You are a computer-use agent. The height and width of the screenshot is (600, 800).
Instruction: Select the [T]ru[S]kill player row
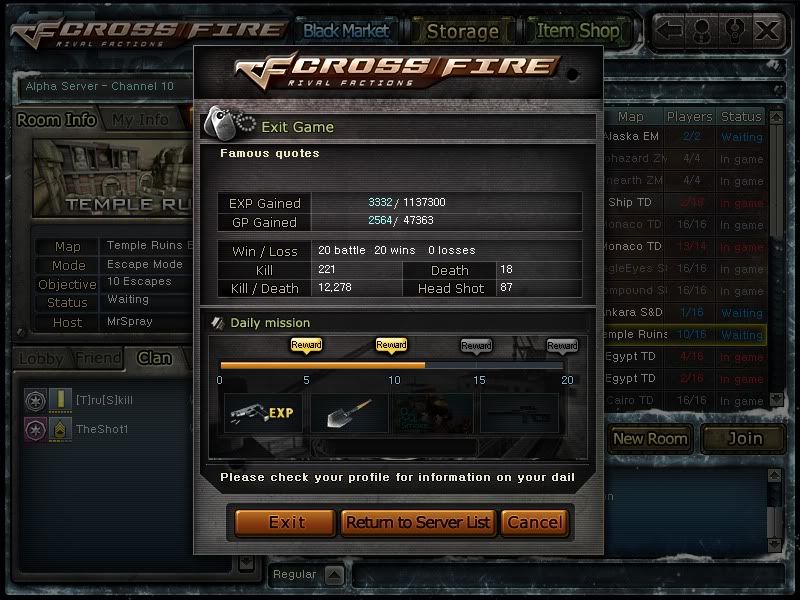click(104, 400)
